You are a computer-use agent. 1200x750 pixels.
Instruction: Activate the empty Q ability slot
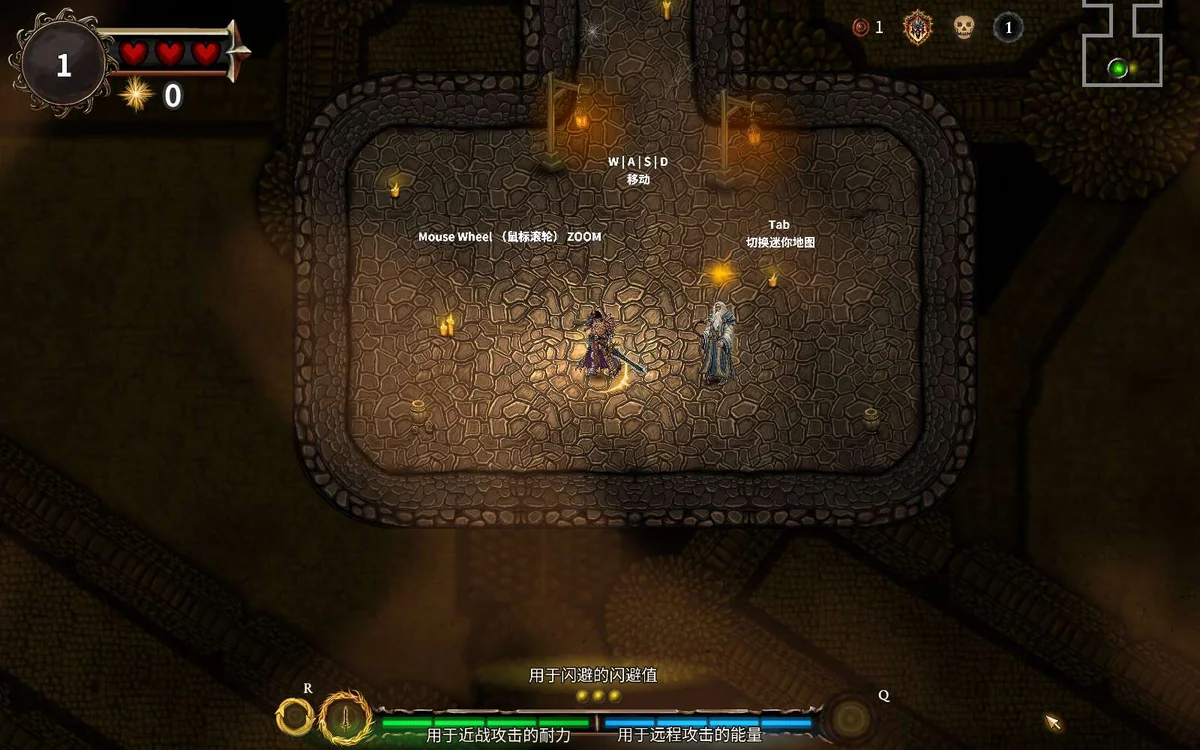click(851, 717)
